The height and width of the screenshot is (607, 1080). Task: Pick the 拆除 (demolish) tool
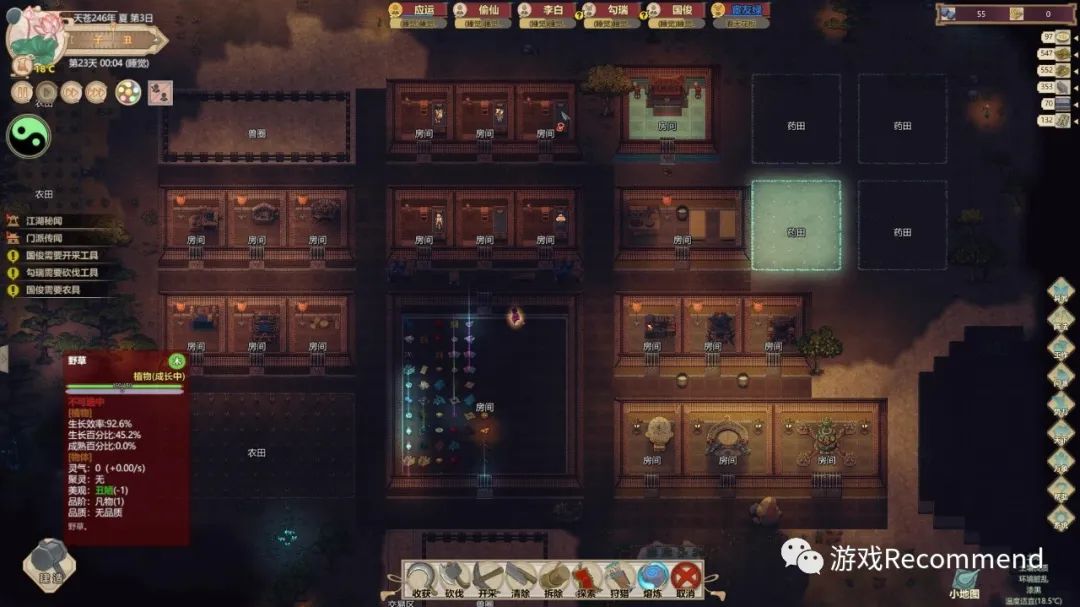tap(553, 579)
